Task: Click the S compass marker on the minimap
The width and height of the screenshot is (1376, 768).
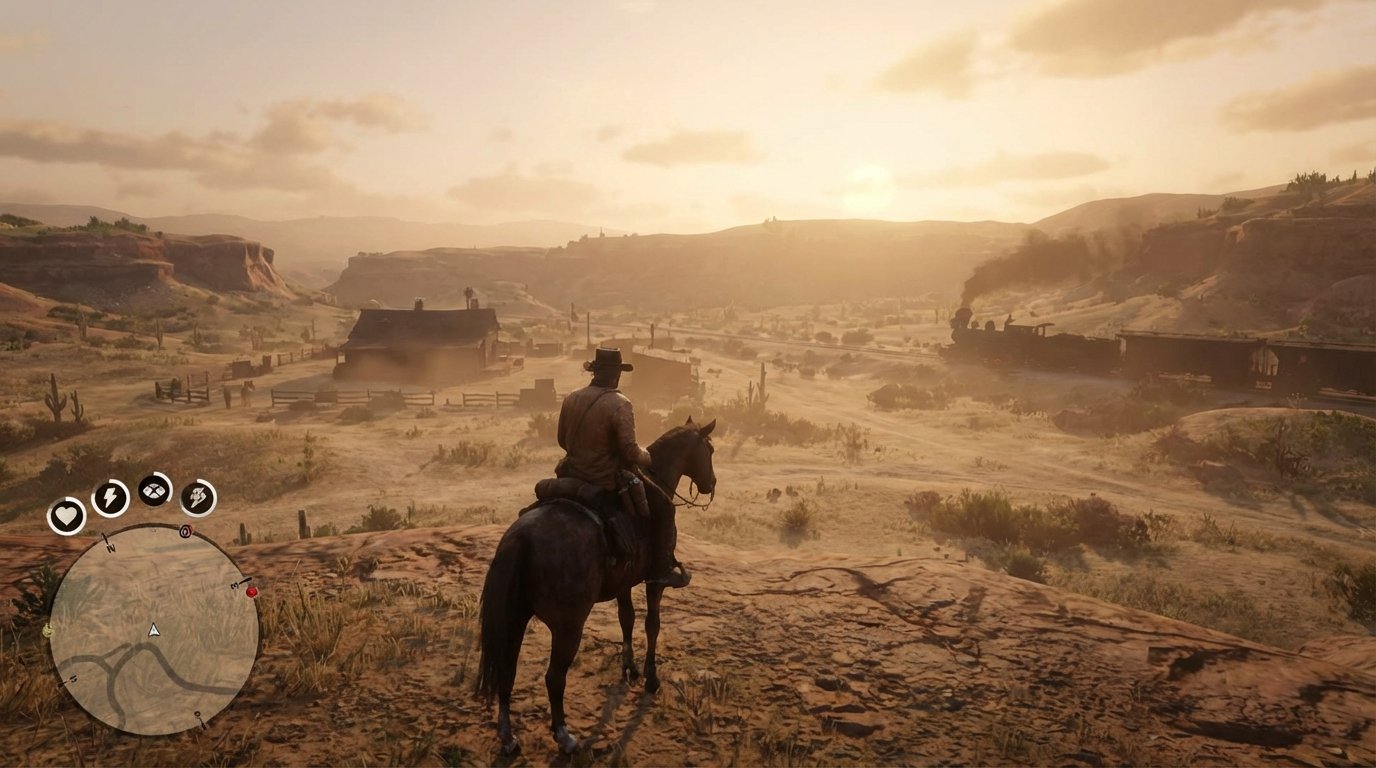Action: (x=197, y=714)
